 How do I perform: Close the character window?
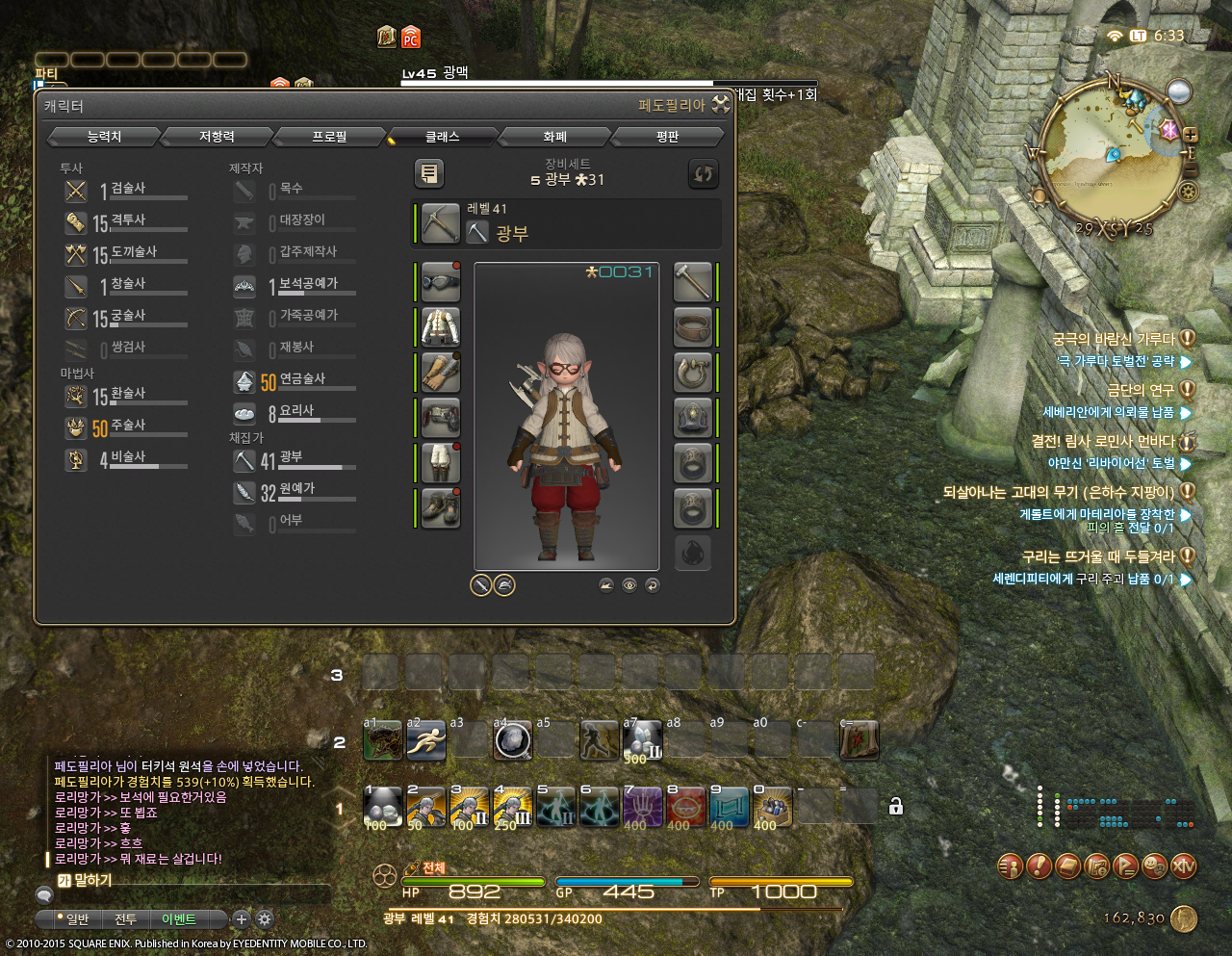coord(721,105)
